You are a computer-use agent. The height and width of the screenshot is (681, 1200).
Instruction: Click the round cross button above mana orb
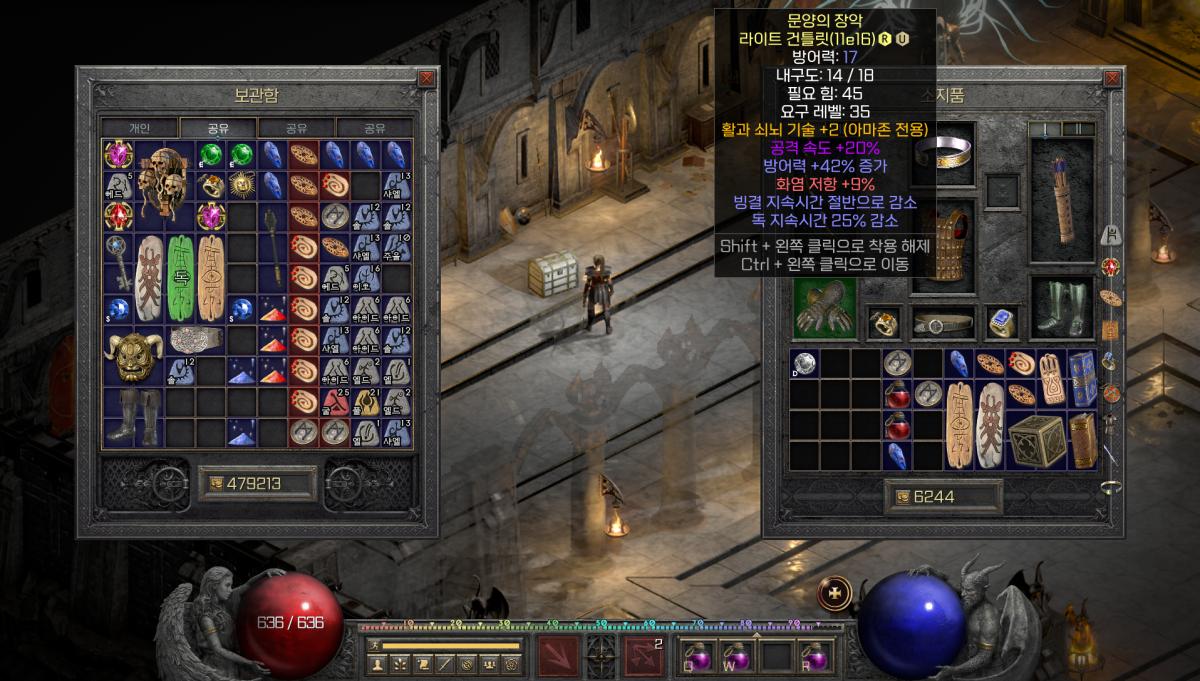pyautogui.click(x=835, y=593)
